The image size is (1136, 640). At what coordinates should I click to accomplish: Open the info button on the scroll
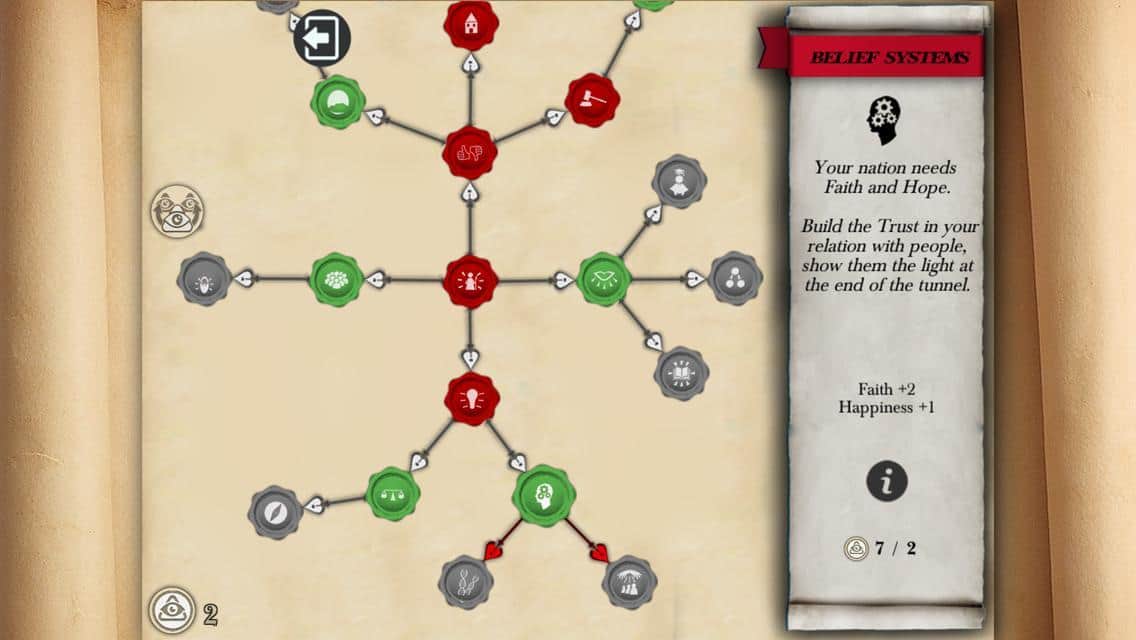coord(886,481)
